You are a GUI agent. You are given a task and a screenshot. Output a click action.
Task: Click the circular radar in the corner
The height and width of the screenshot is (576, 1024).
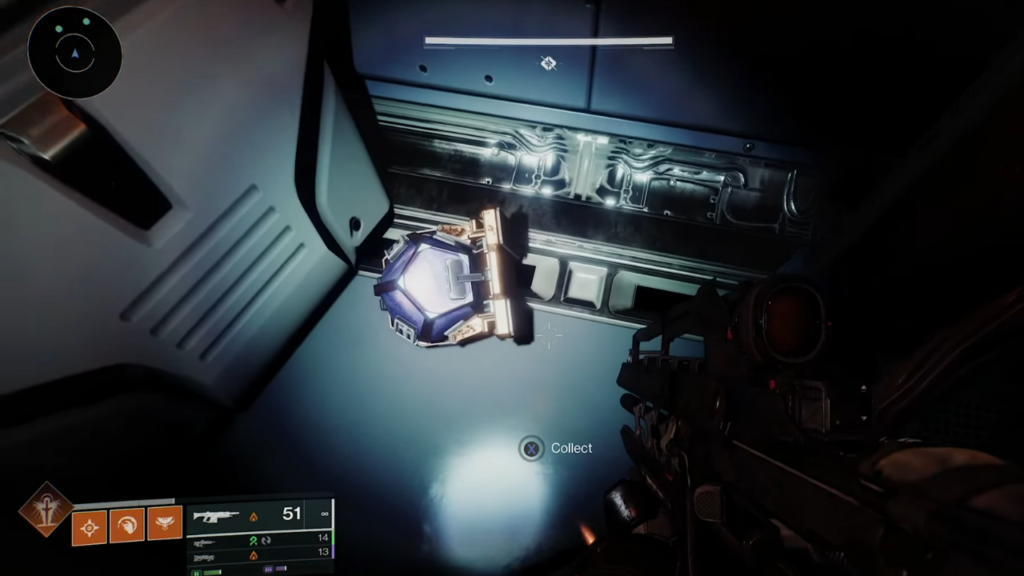point(75,52)
